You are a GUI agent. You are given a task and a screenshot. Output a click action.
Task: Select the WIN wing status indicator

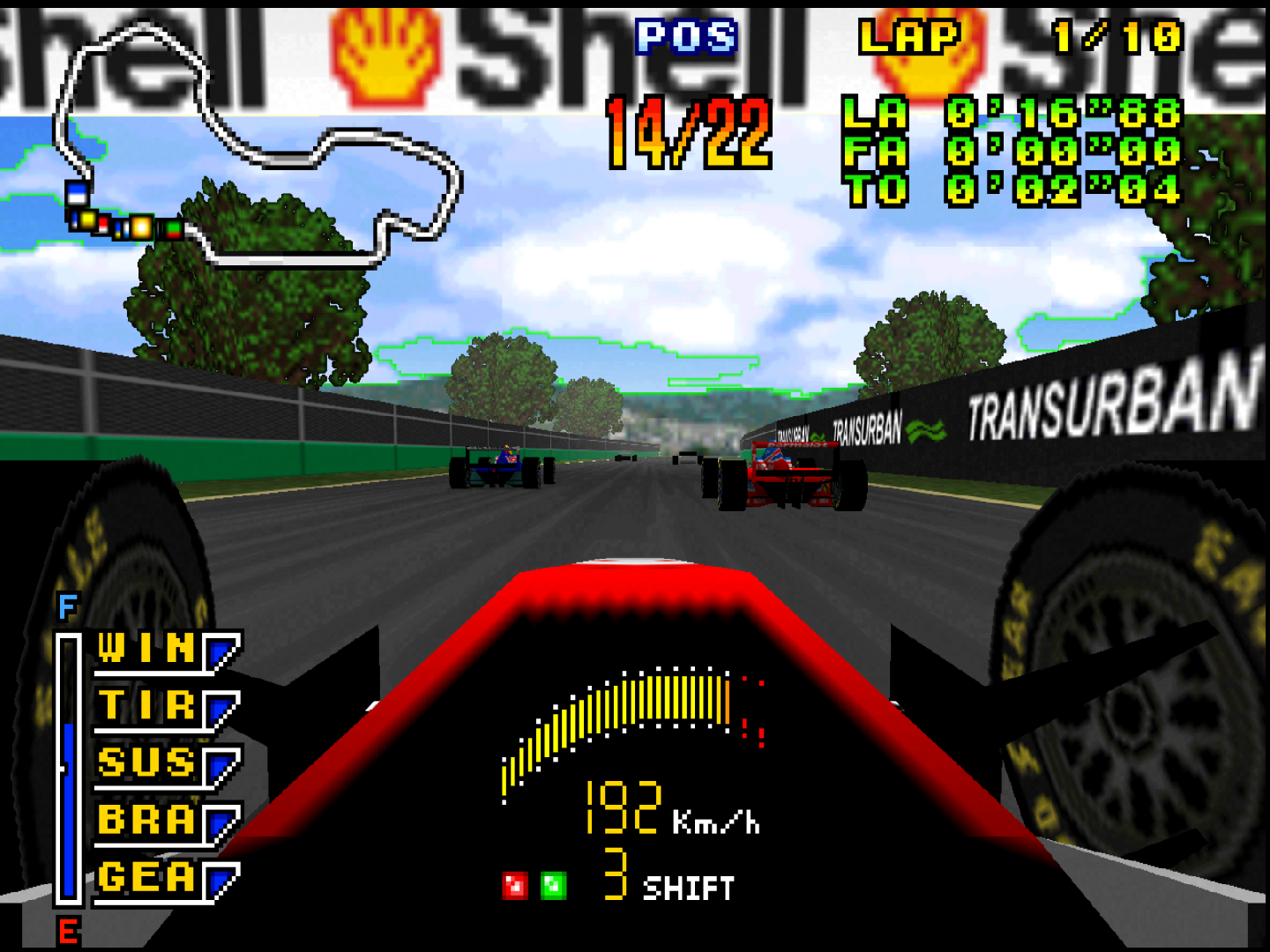(166, 651)
